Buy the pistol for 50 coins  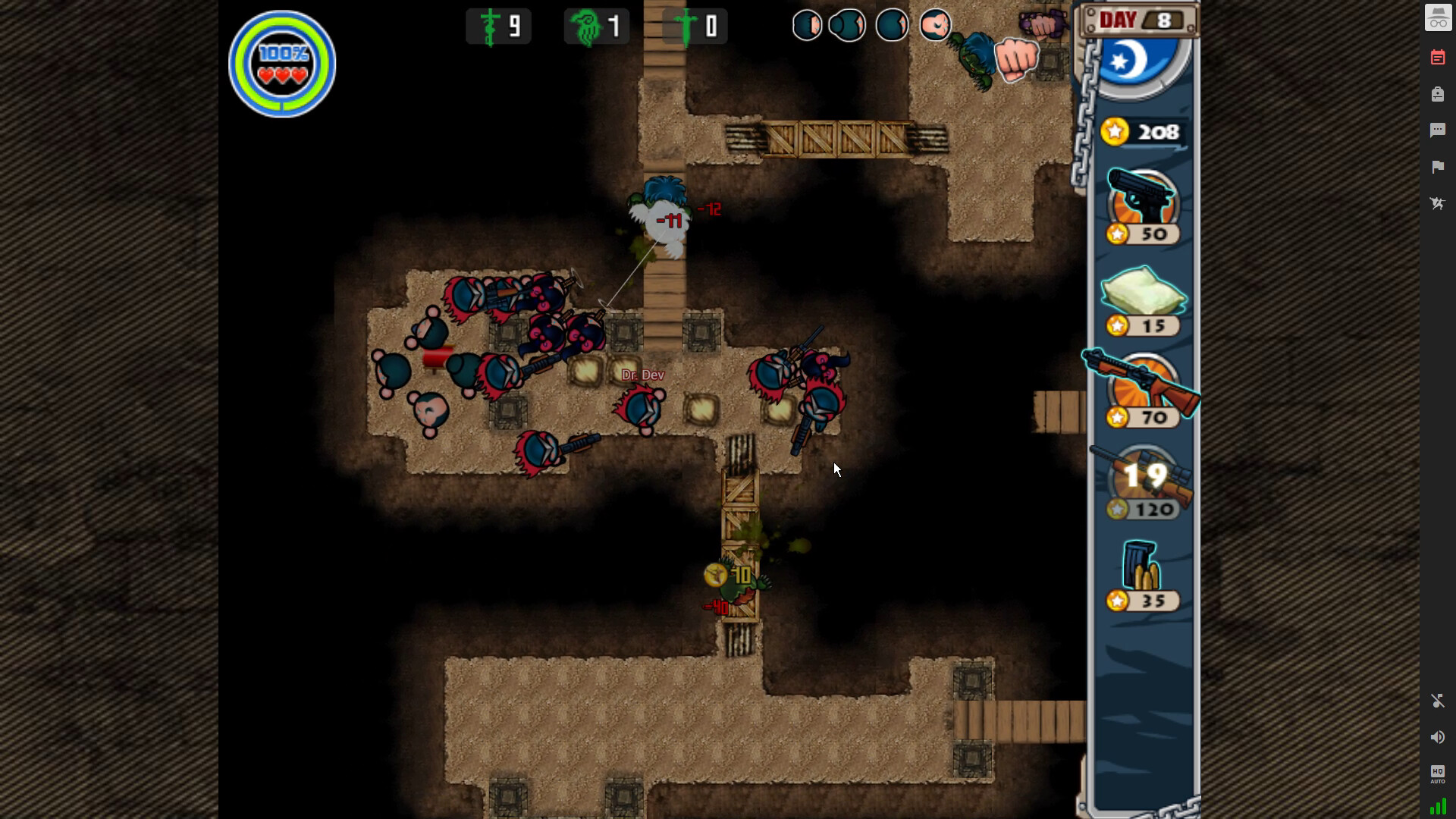[1142, 206]
